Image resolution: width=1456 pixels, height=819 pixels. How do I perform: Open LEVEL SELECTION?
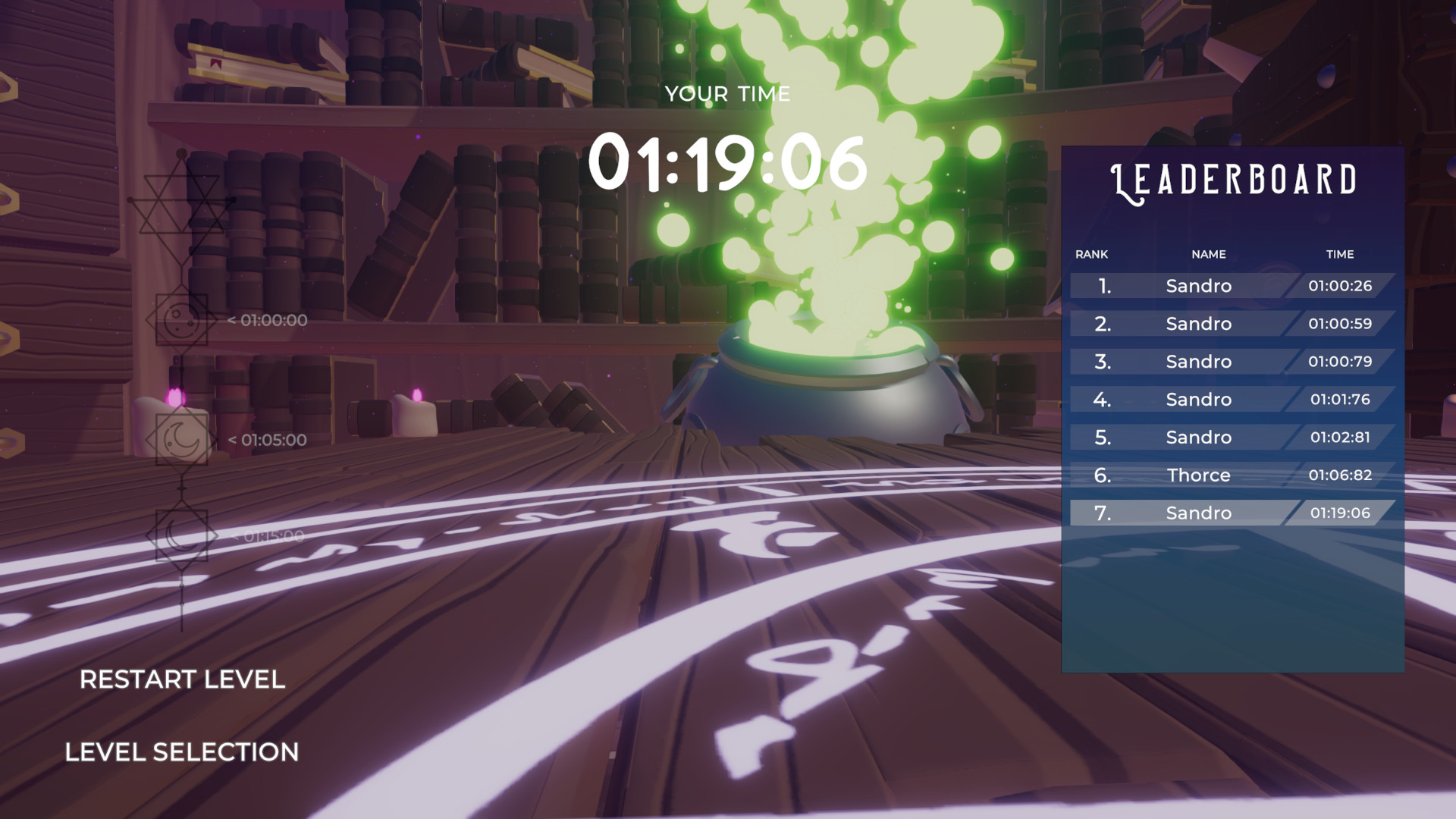coord(182,752)
